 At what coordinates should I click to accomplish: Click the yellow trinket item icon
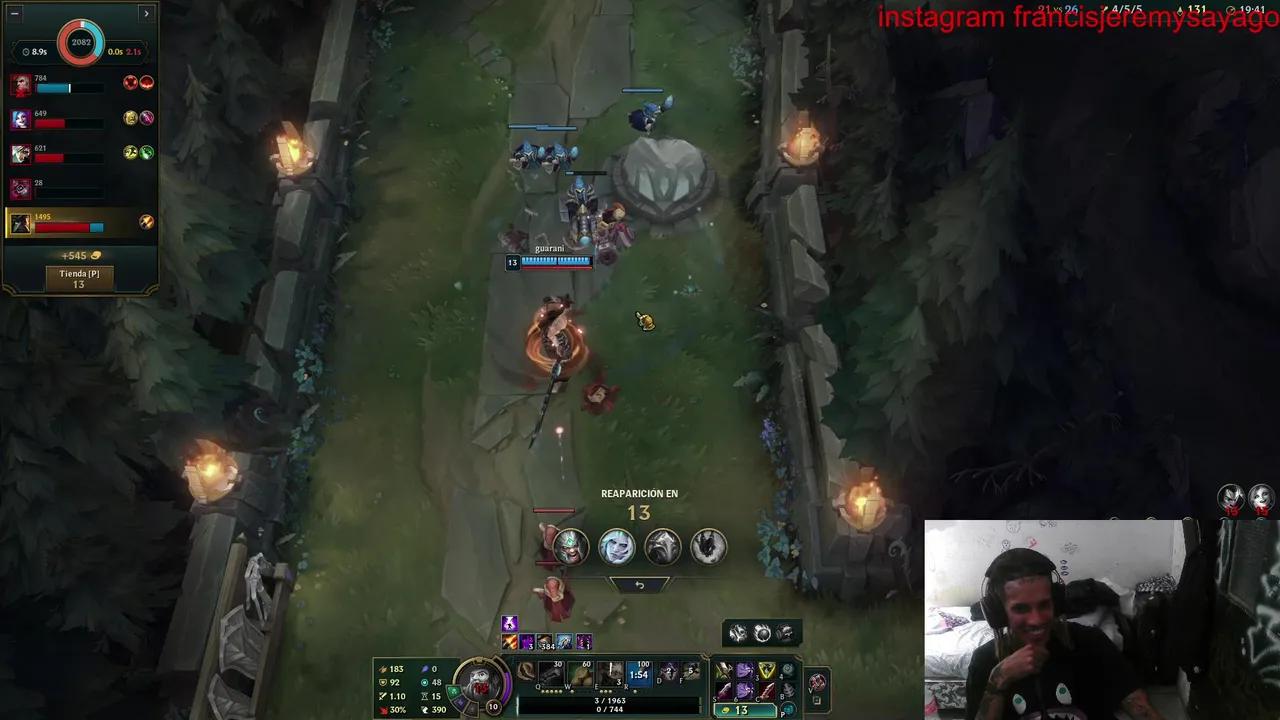tap(765, 670)
